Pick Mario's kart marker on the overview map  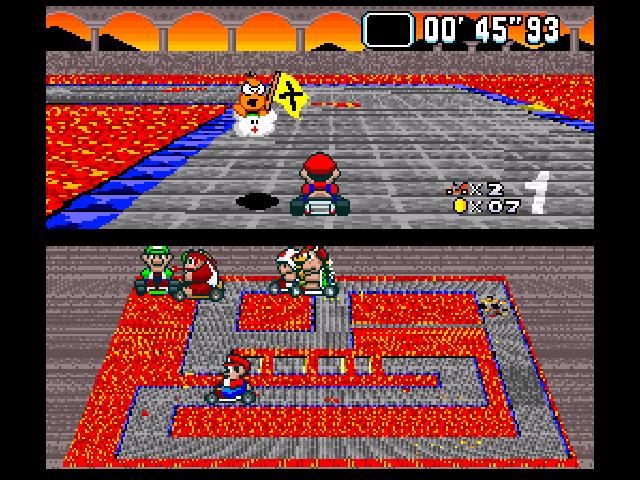(x=233, y=378)
